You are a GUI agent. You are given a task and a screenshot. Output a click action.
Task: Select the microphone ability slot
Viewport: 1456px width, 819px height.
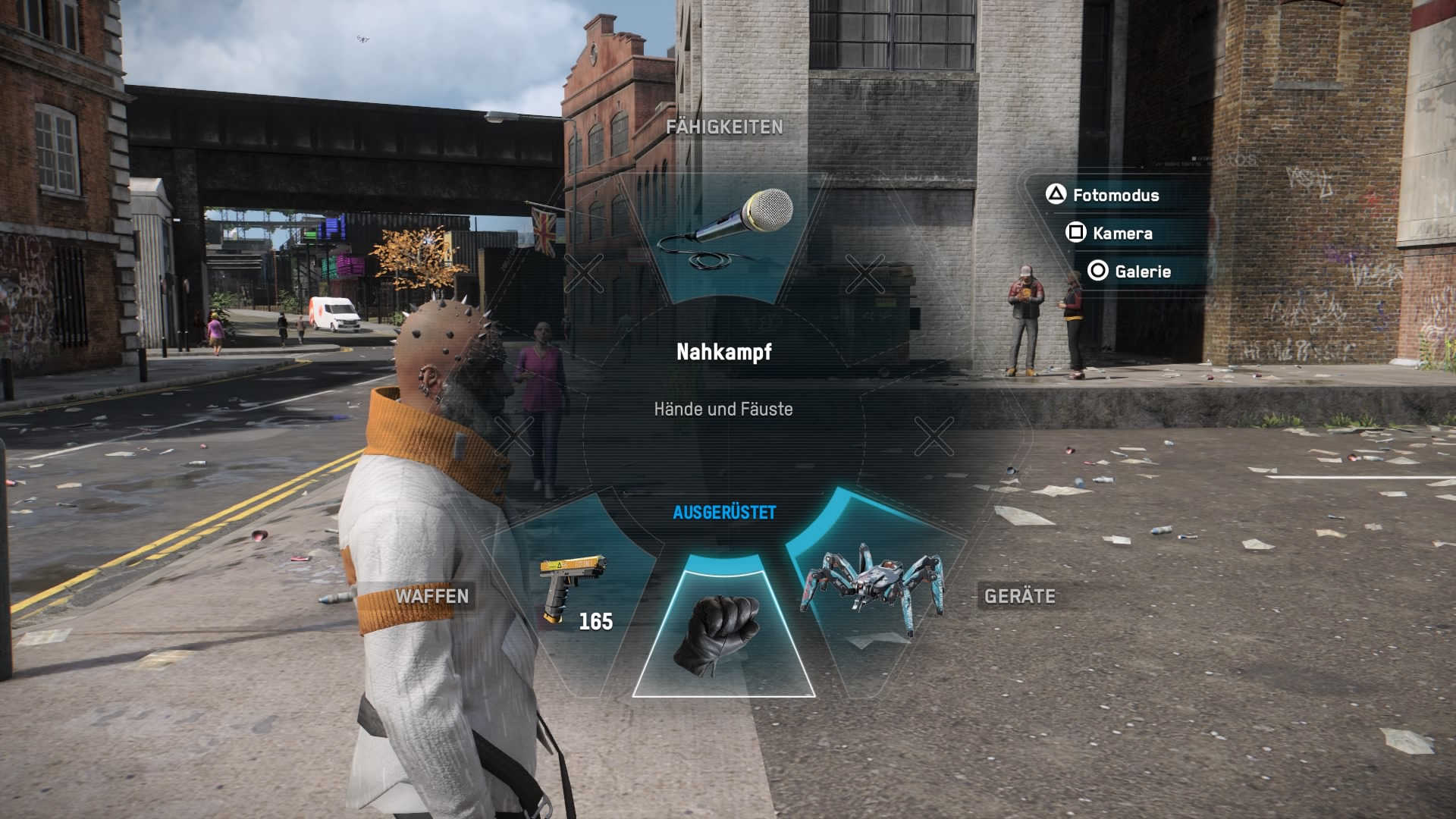724,231
